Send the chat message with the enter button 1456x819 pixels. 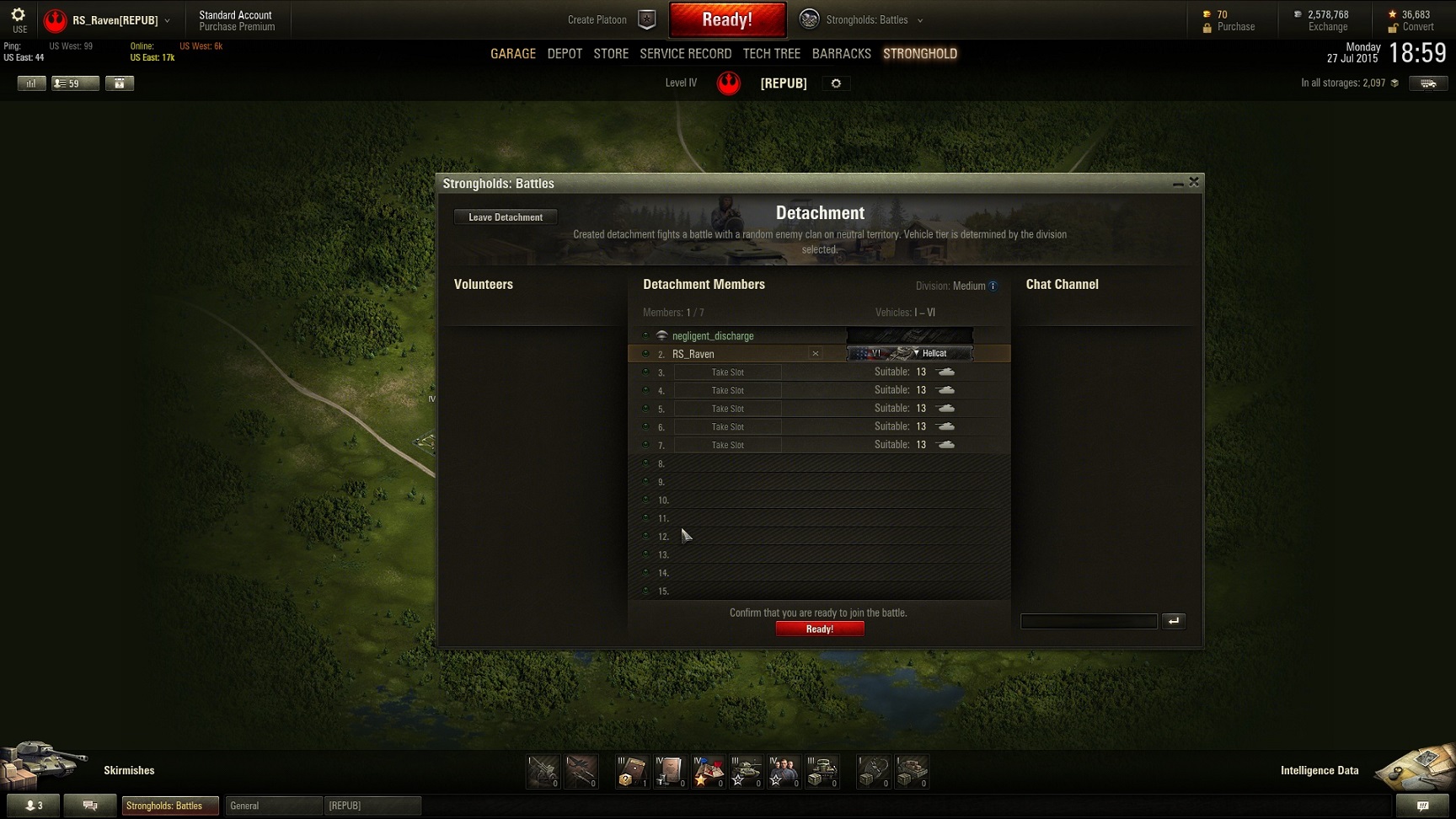click(1174, 622)
